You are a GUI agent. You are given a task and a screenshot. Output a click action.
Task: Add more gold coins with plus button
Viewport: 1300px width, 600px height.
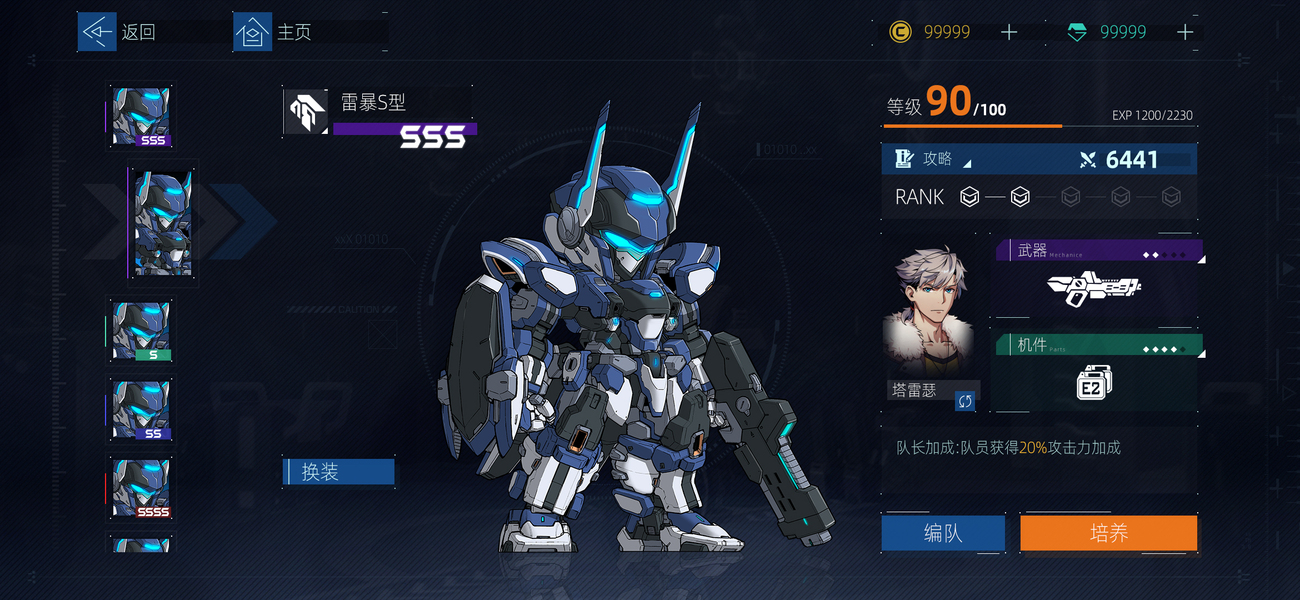[x=1009, y=32]
